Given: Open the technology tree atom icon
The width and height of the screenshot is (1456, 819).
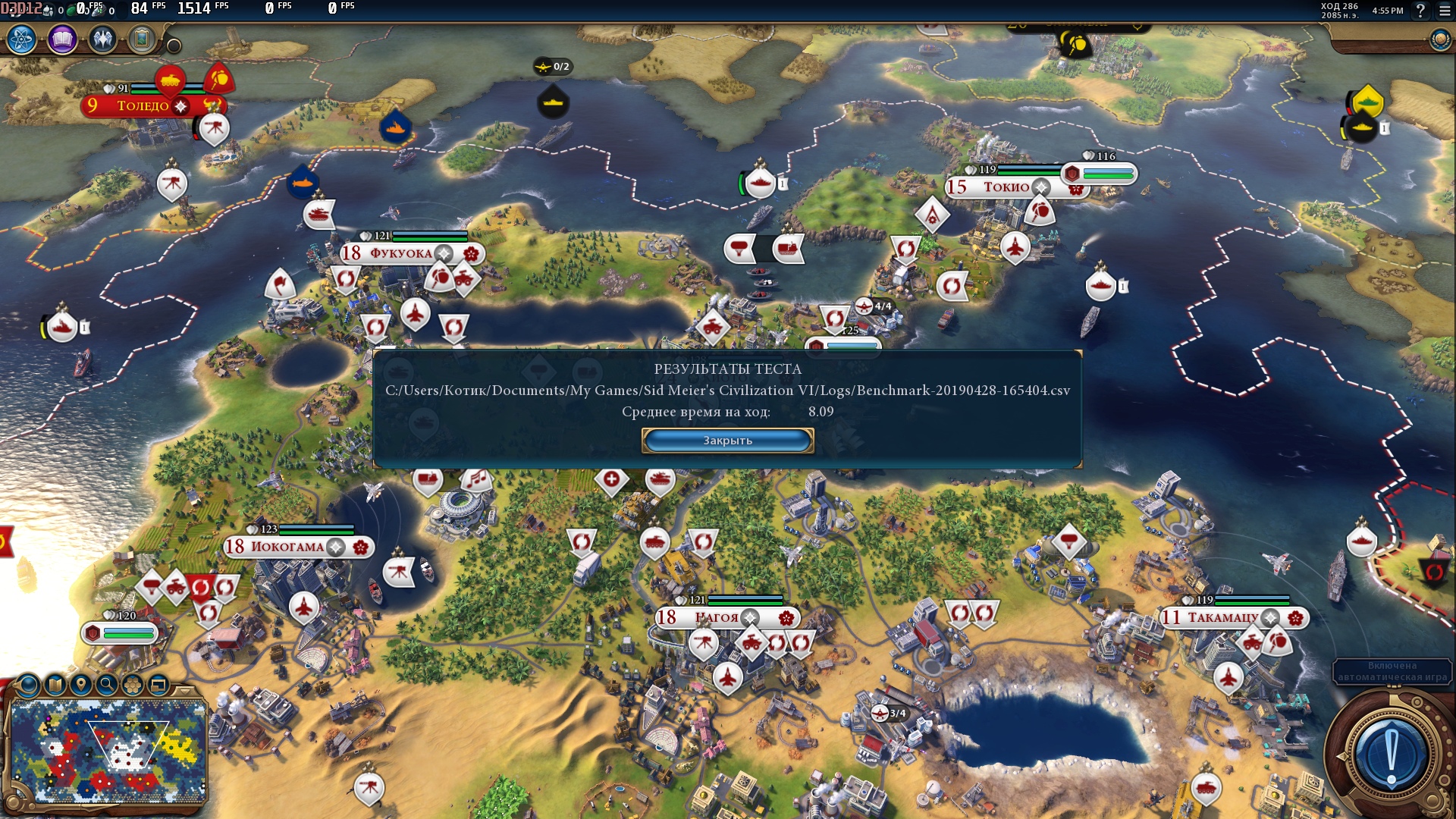Looking at the screenshot, I should 22,39.
